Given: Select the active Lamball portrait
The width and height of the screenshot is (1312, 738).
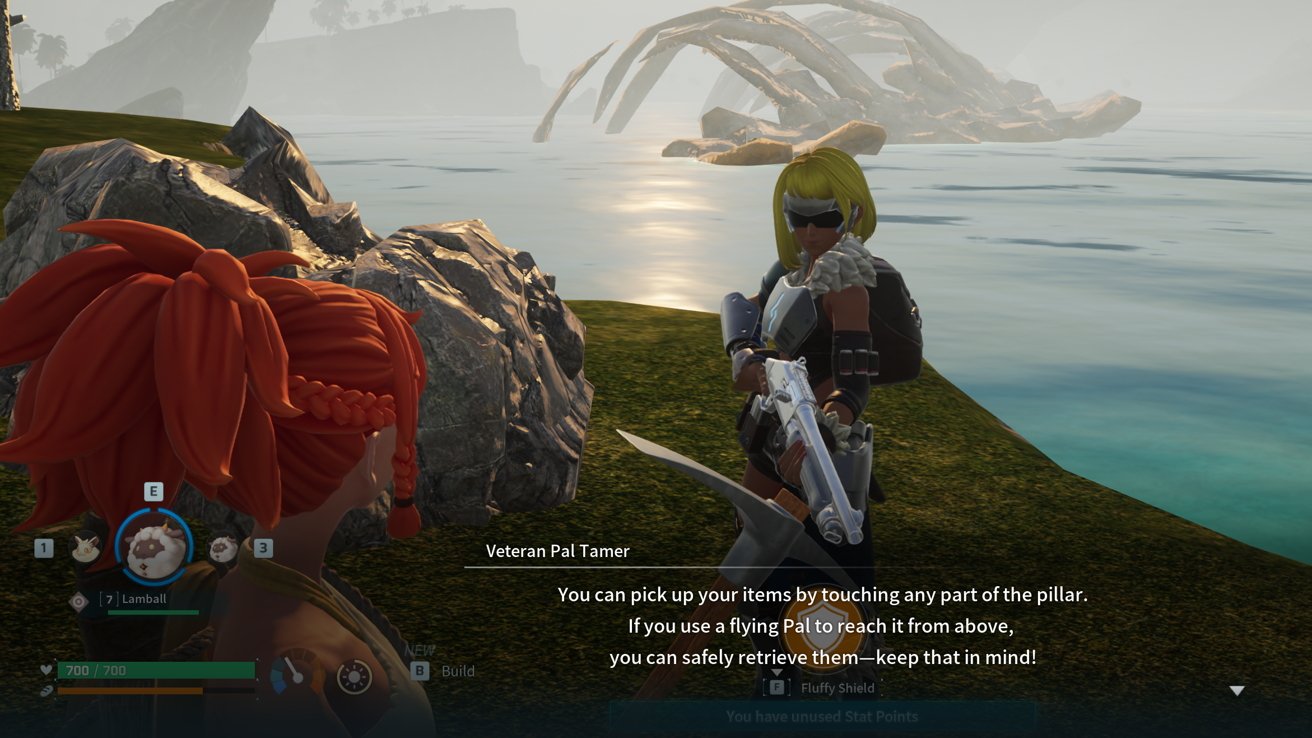Looking at the screenshot, I should 154,547.
